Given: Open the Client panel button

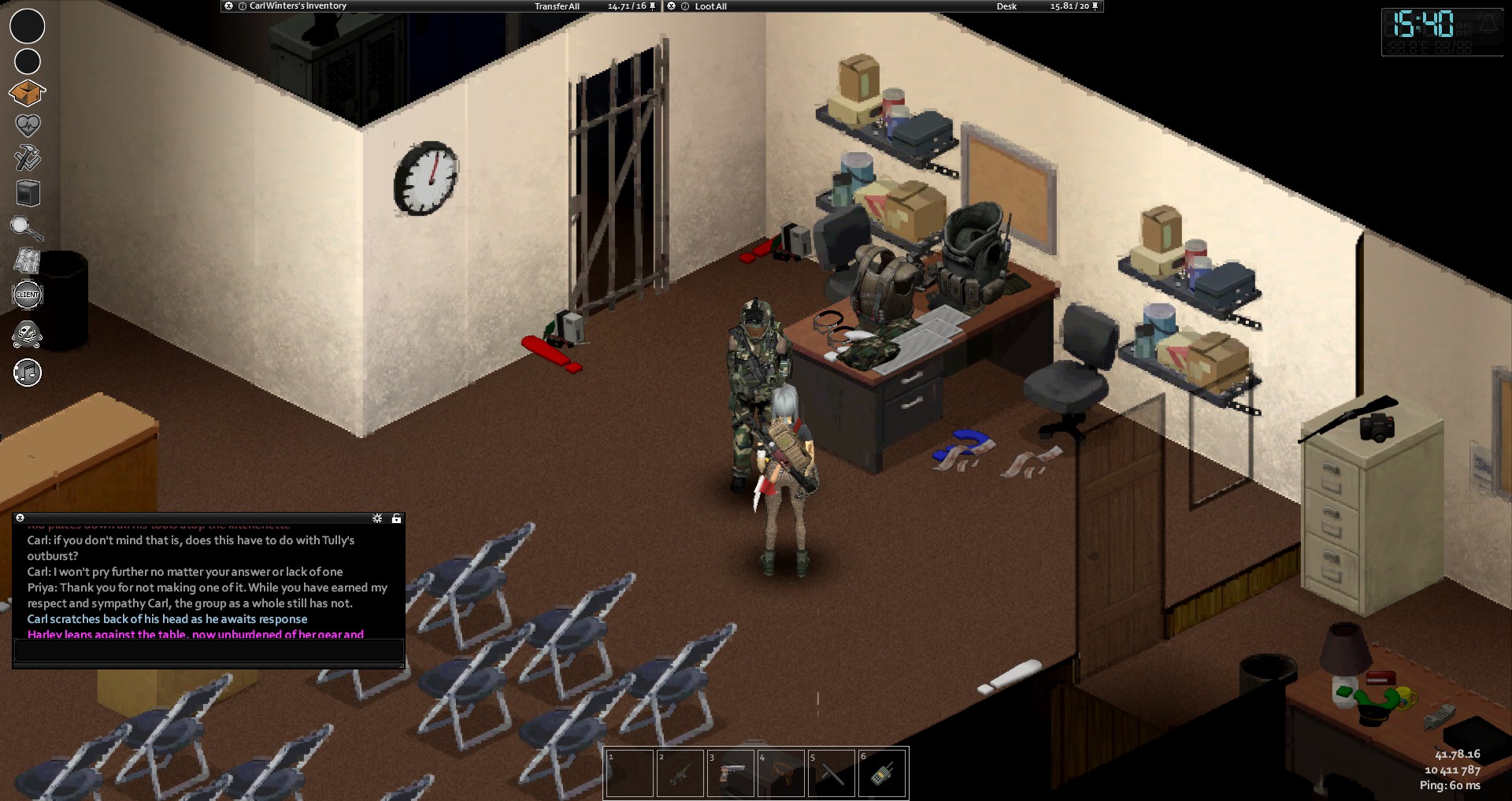Looking at the screenshot, I should [x=28, y=295].
